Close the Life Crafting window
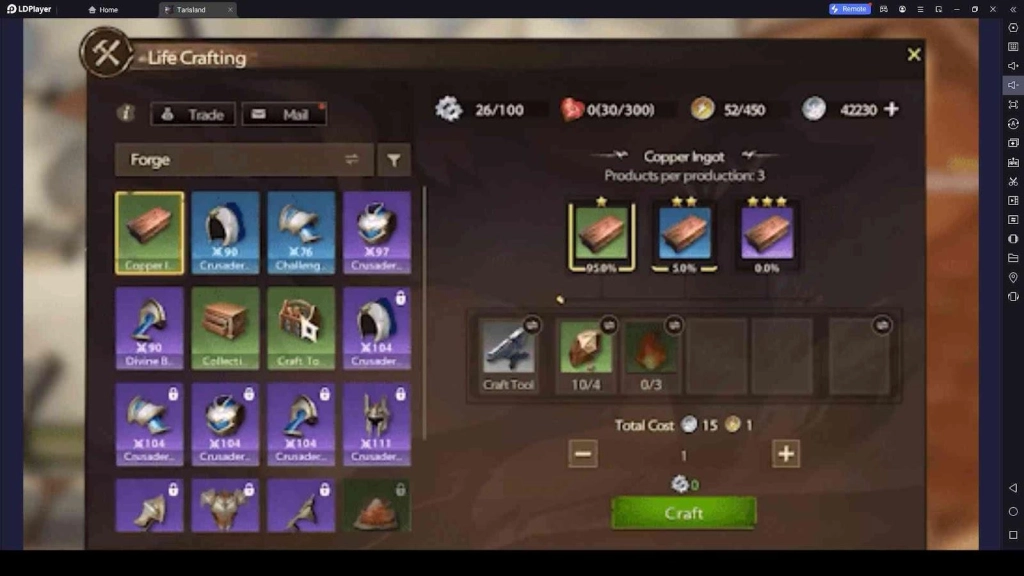The image size is (1024, 576). [x=913, y=55]
